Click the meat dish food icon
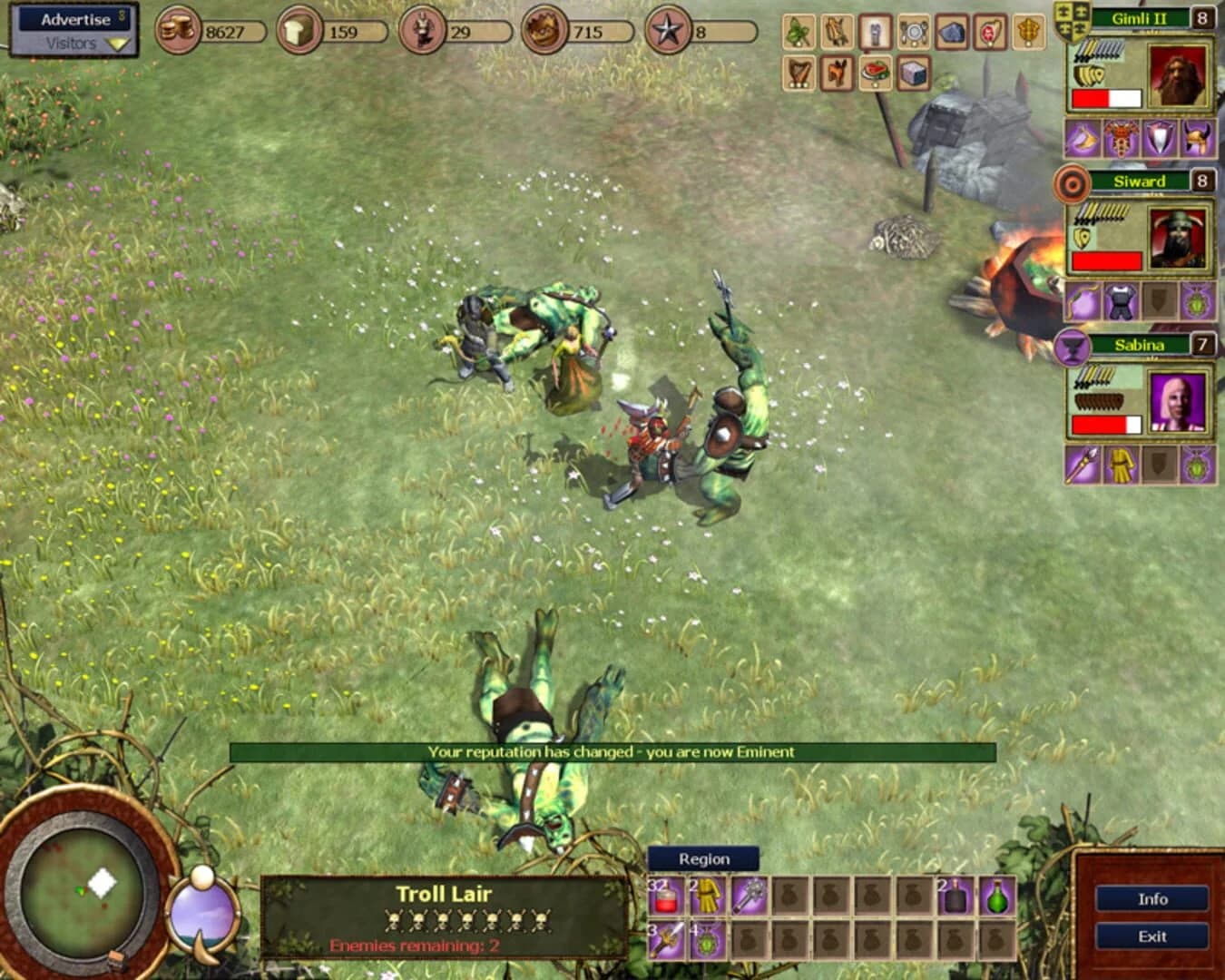 click(874, 74)
